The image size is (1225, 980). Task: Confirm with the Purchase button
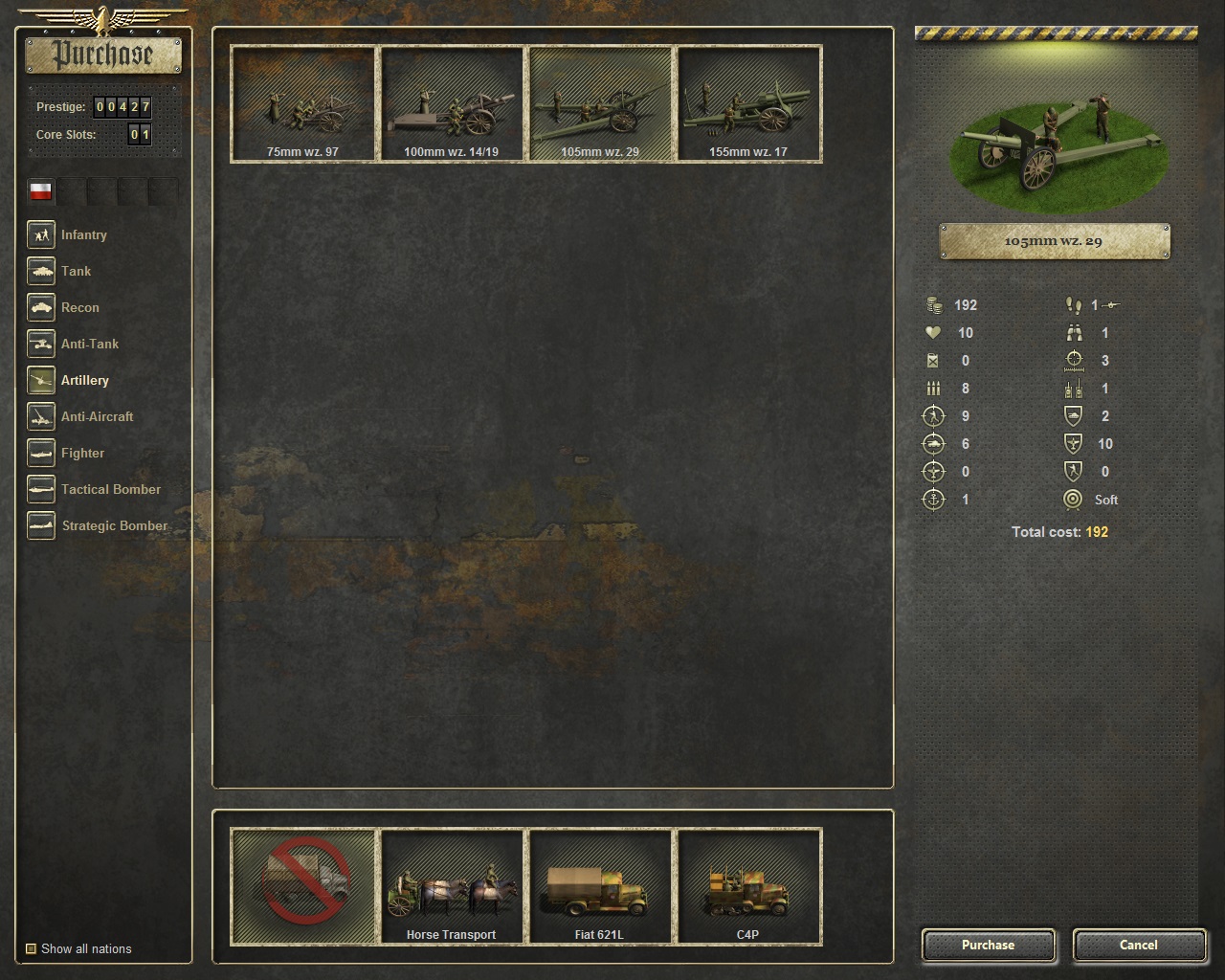(988, 945)
